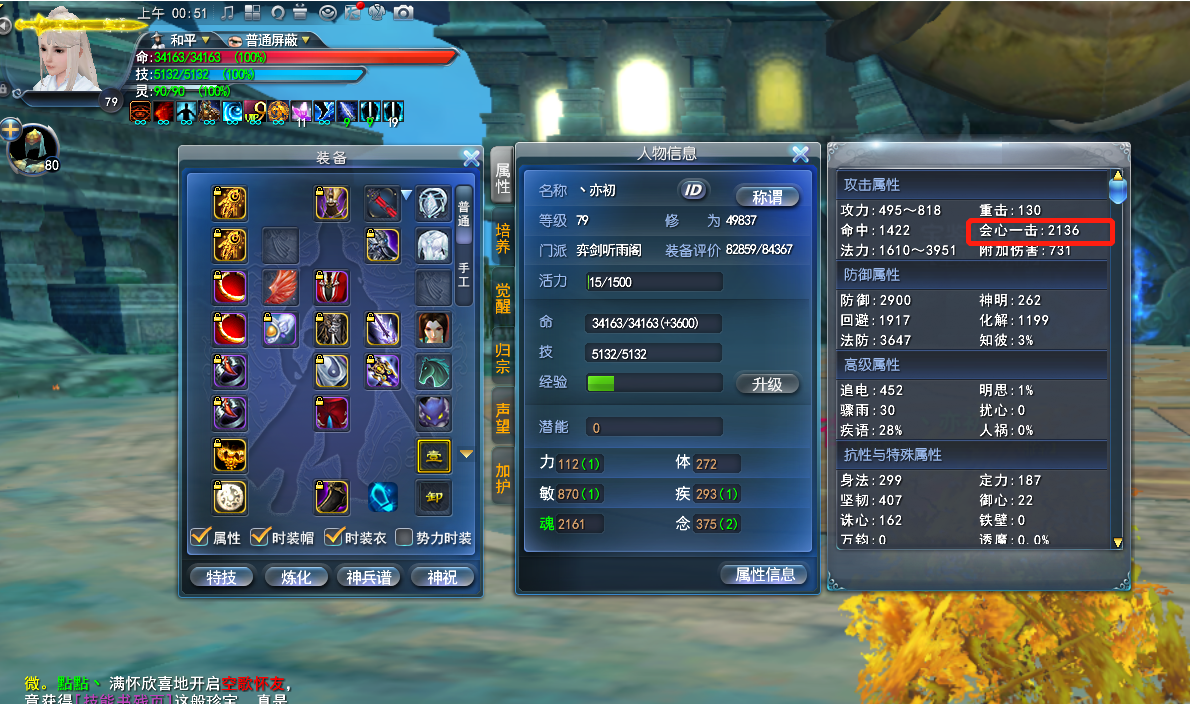Enable the 势力时装 faction fashion checkbox
Screen dimensions: 1190x704
click(x=404, y=538)
